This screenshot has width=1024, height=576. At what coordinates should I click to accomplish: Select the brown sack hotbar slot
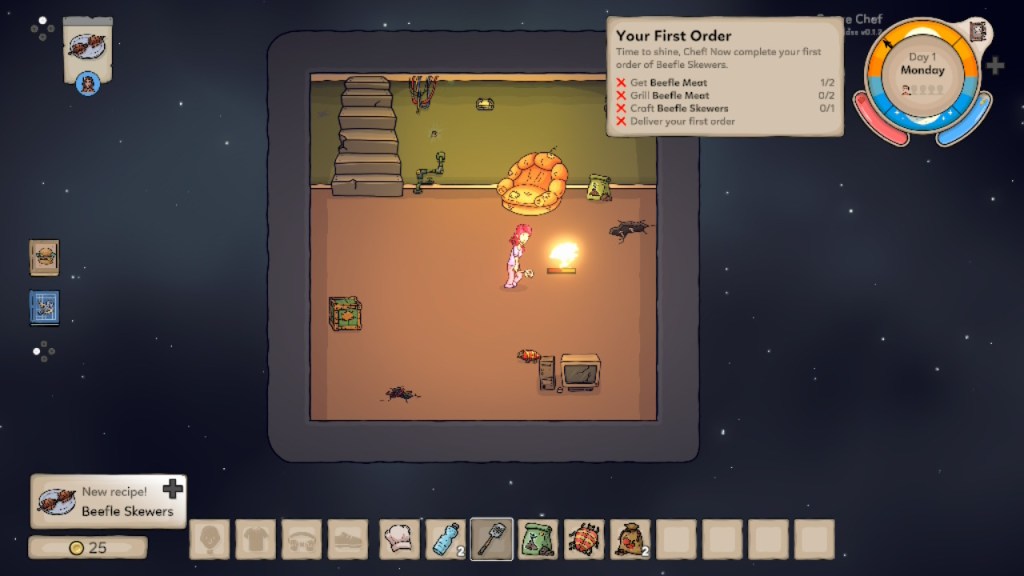630,540
